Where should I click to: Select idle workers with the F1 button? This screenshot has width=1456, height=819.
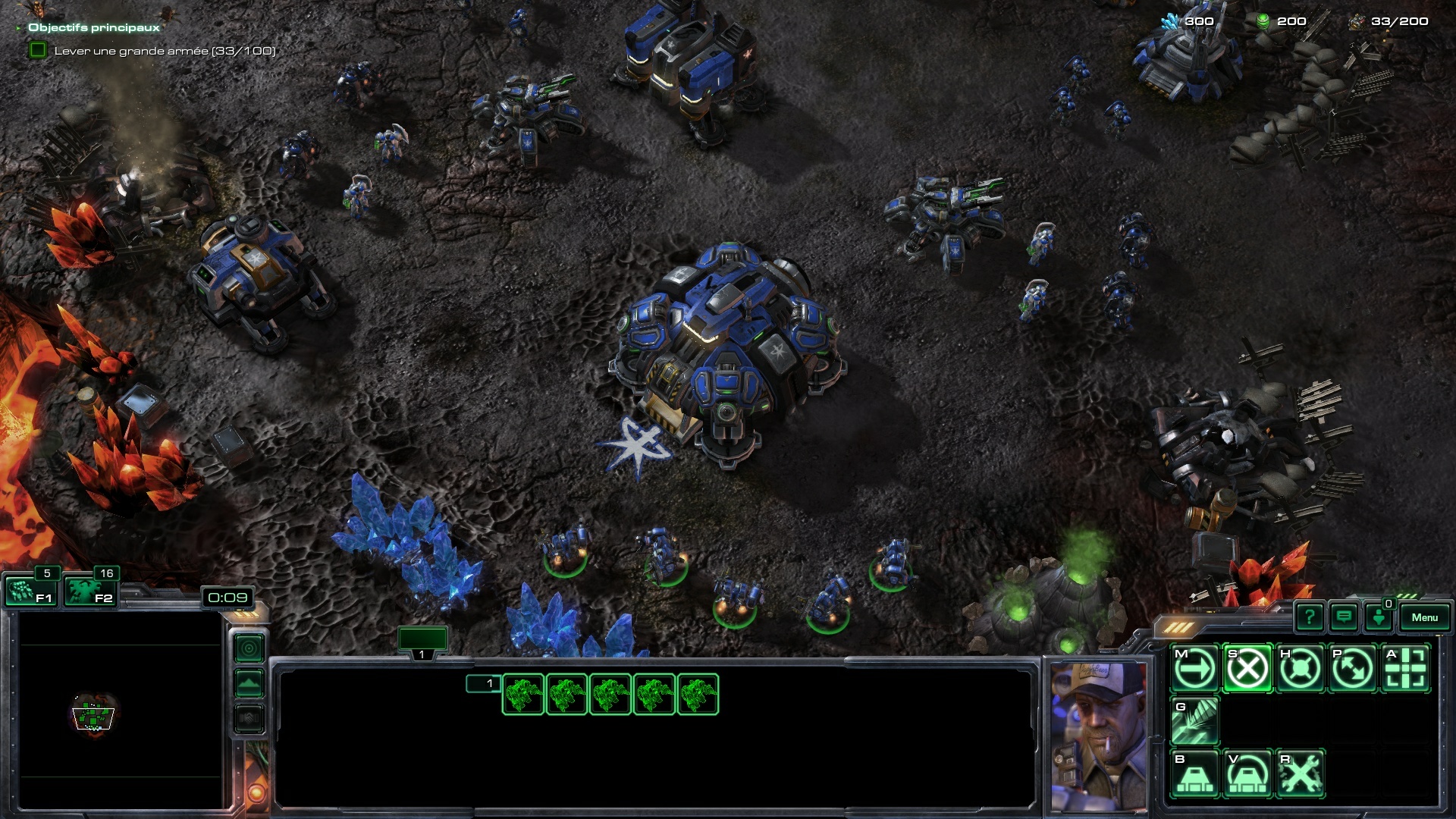[30, 591]
